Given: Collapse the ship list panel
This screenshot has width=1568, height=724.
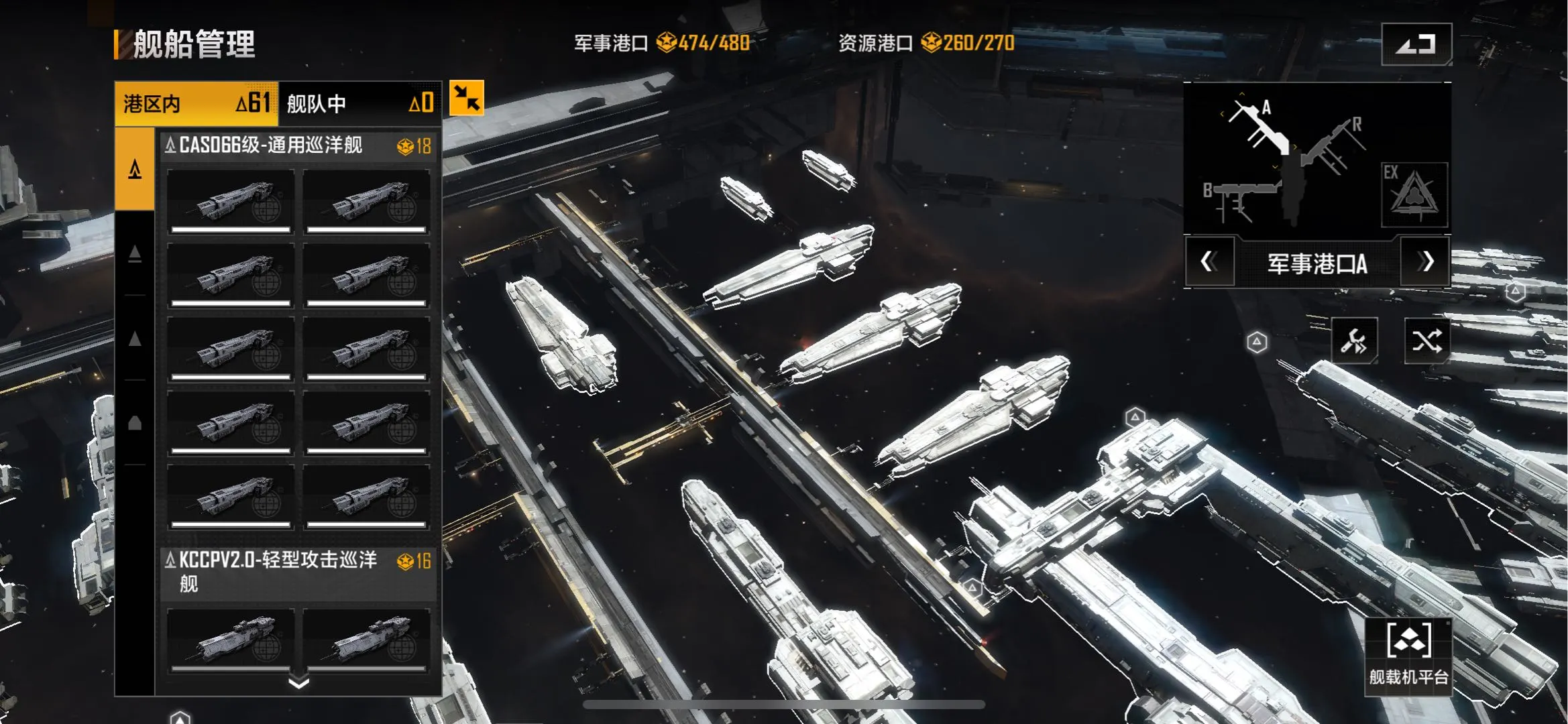Looking at the screenshot, I should pos(466,99).
